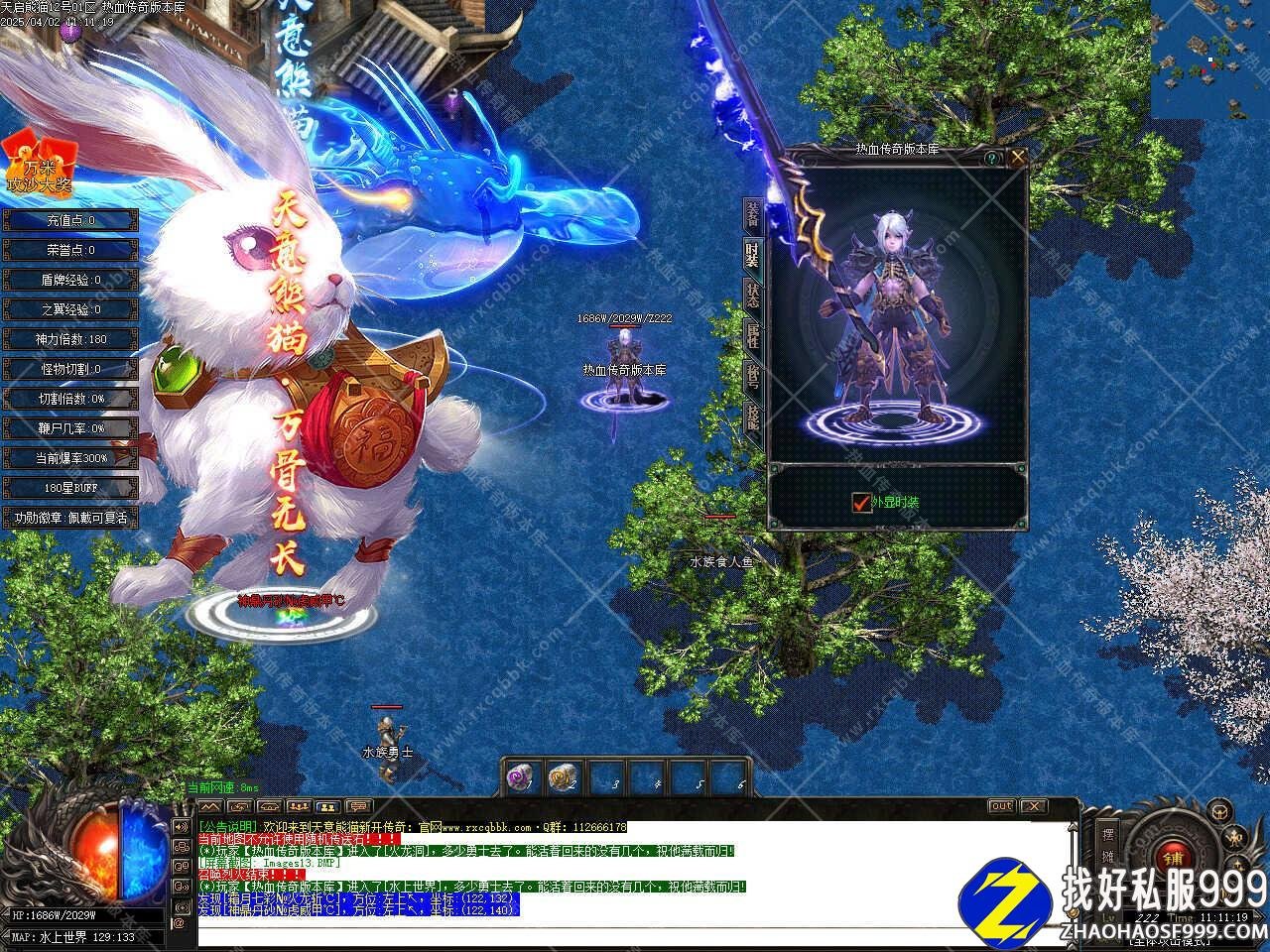Toggle the 外显时装 checkbox
Screen dimensions: 1270x952
(x=861, y=503)
